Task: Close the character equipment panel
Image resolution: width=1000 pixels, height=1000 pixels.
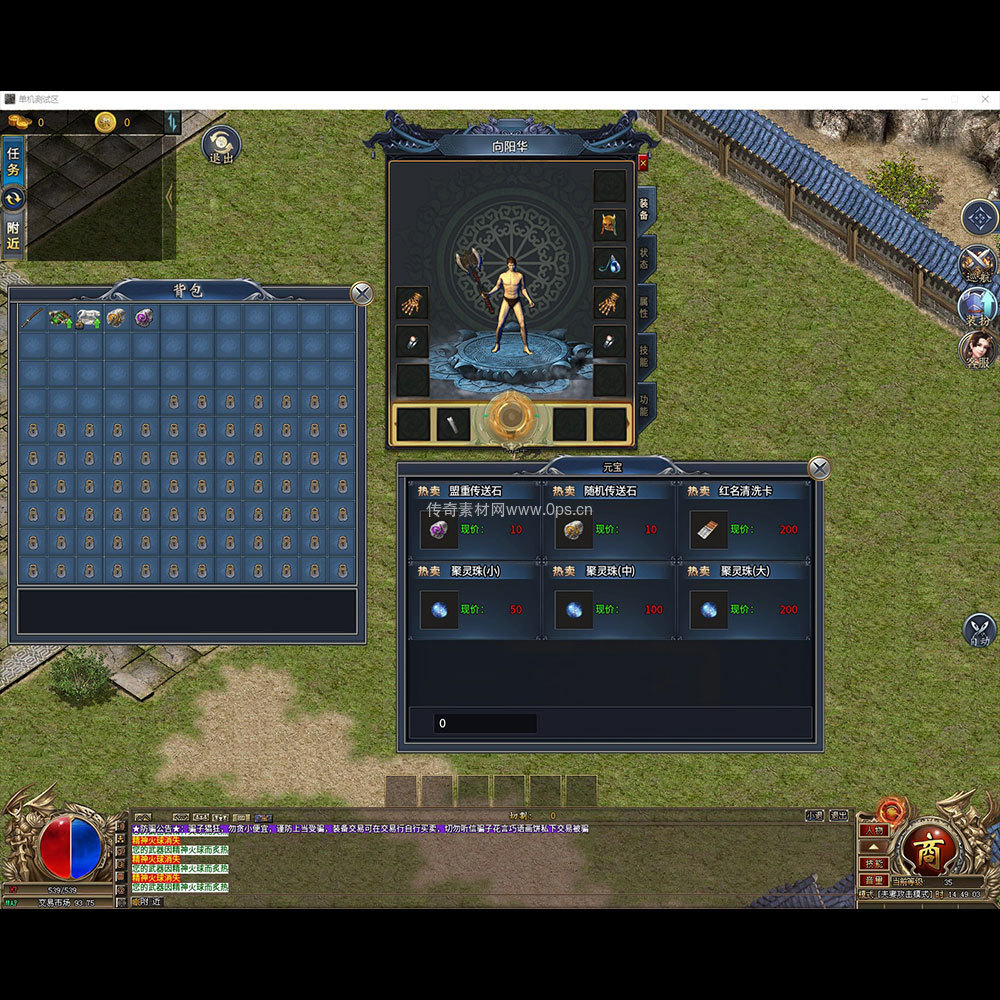Action: [643, 162]
